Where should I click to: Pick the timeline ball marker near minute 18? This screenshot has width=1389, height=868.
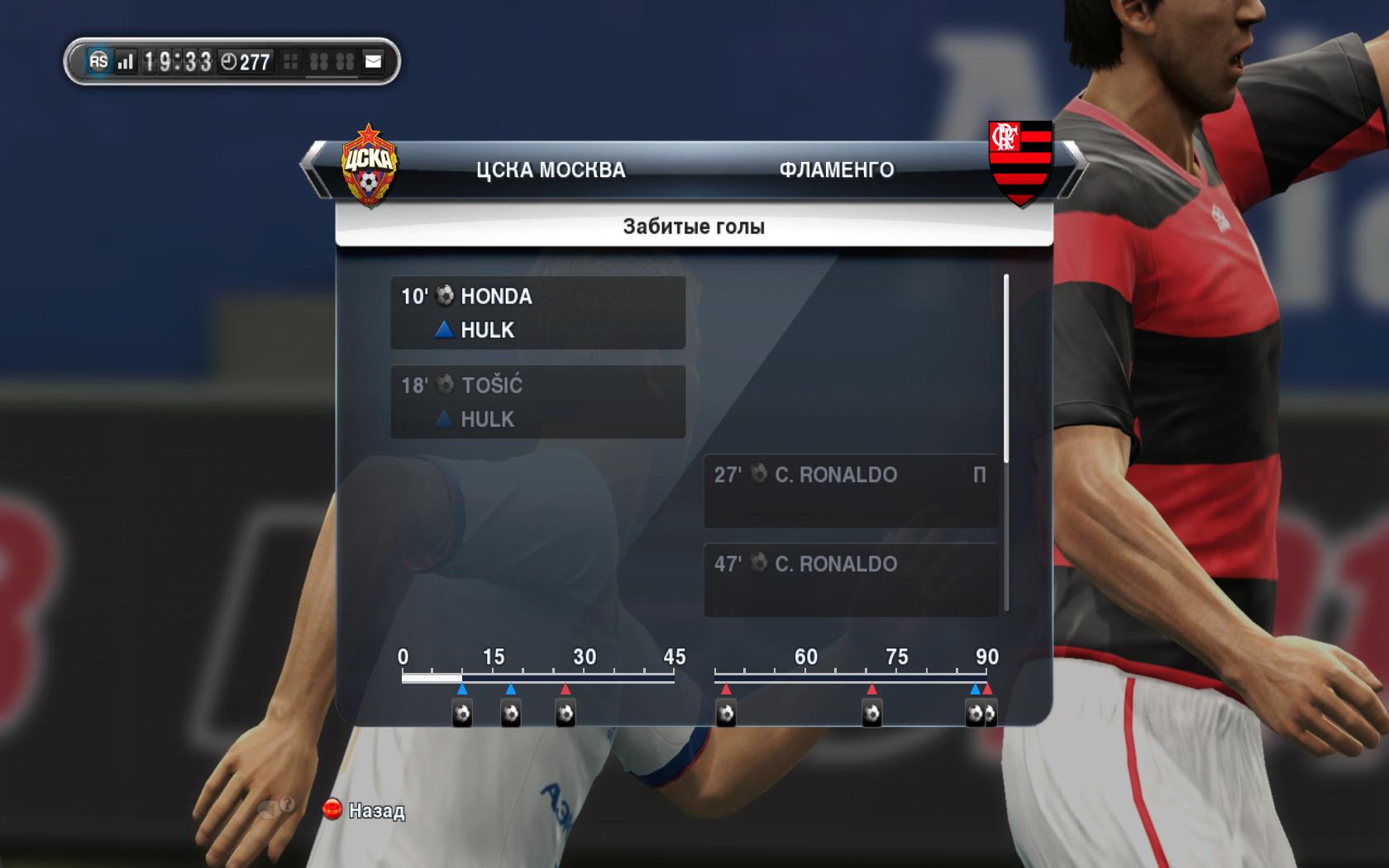point(511,713)
